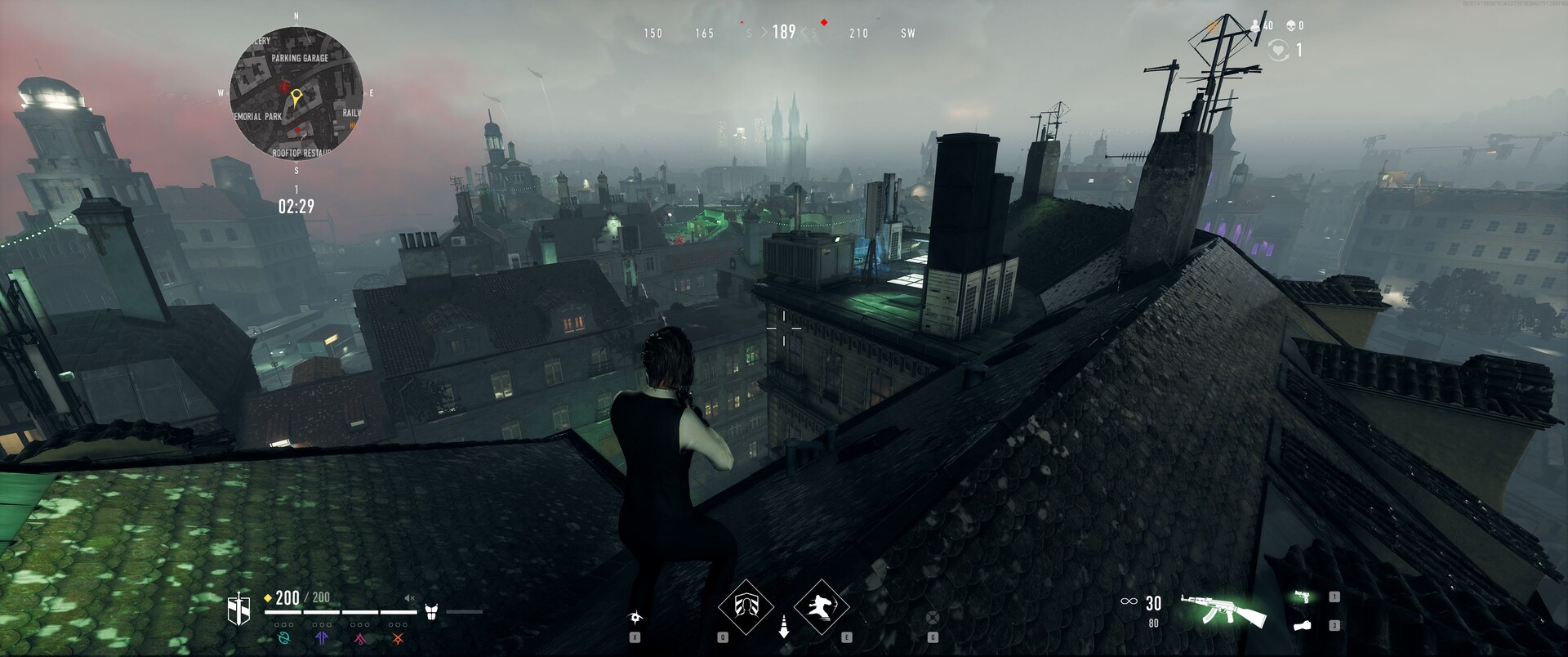Click the heightened senses eye icon

pyautogui.click(x=635, y=617)
